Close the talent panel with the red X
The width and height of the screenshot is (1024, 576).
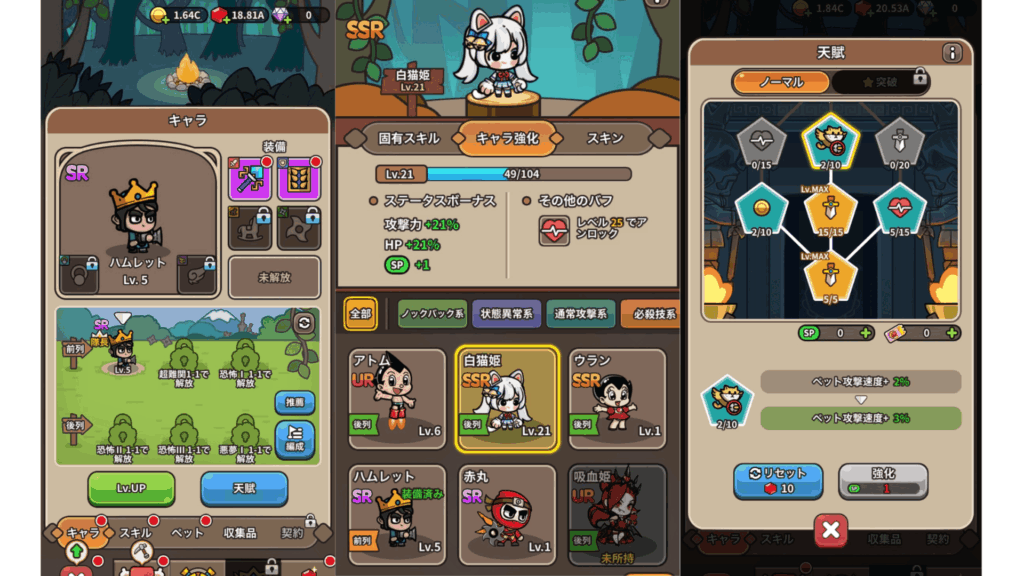pos(830,530)
